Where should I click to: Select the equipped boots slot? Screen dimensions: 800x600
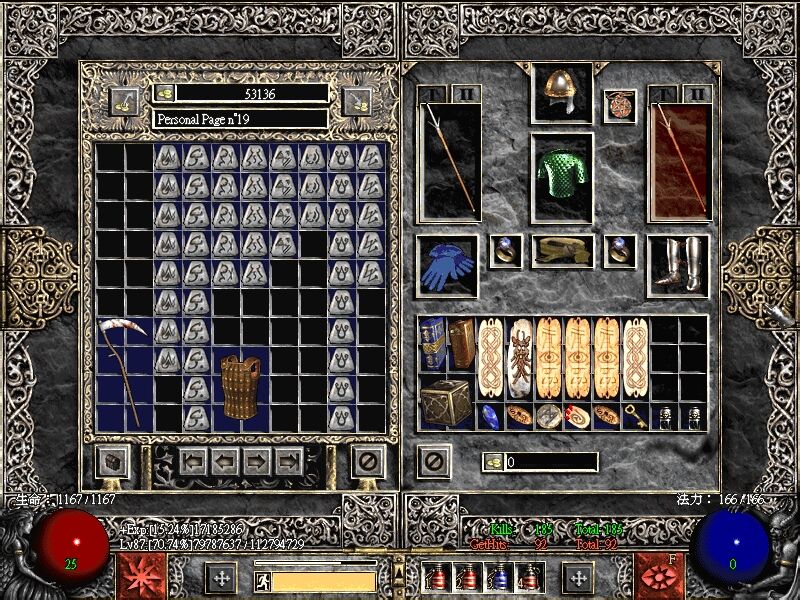(678, 265)
